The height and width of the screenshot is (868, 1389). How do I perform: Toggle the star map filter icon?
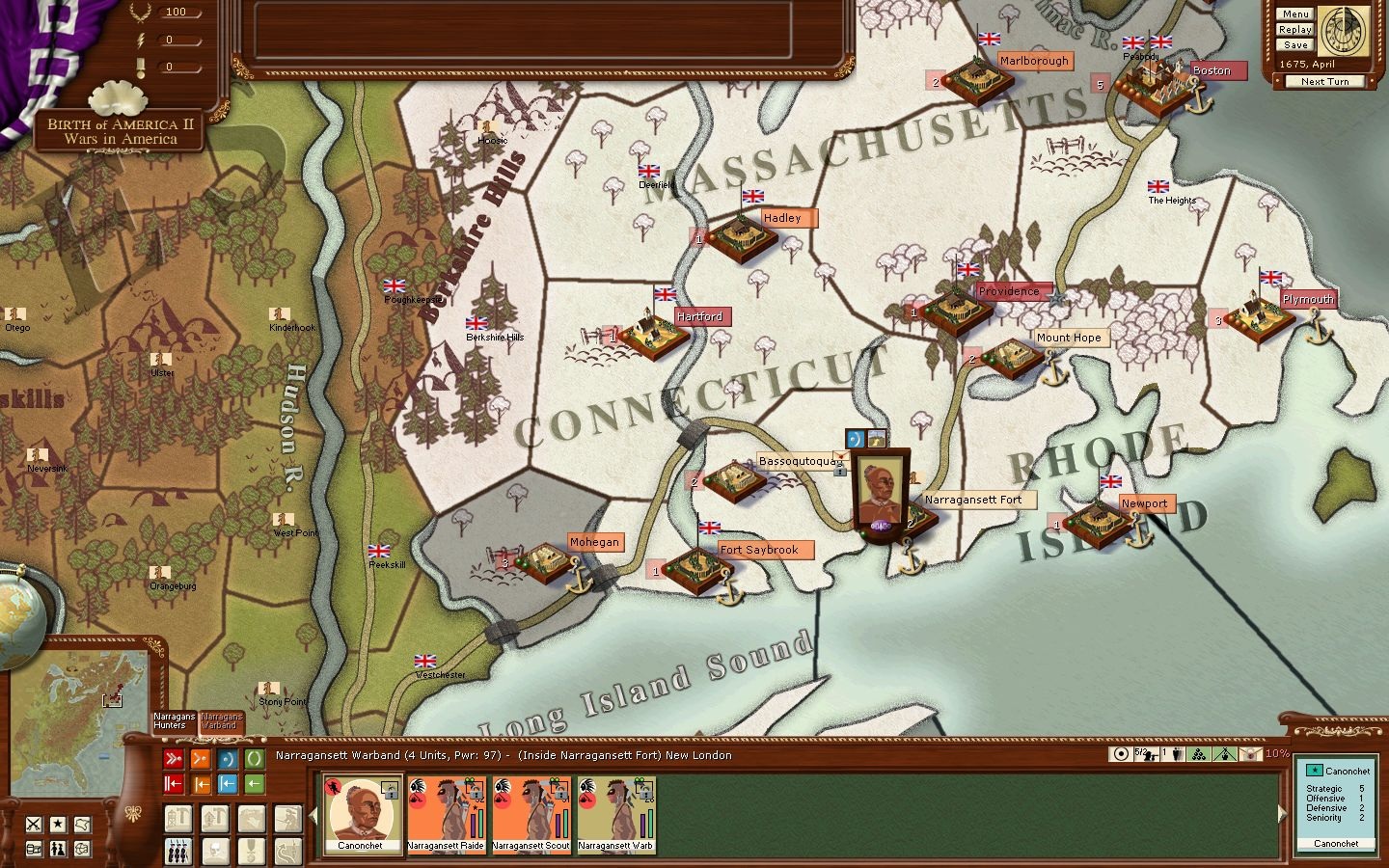59,825
